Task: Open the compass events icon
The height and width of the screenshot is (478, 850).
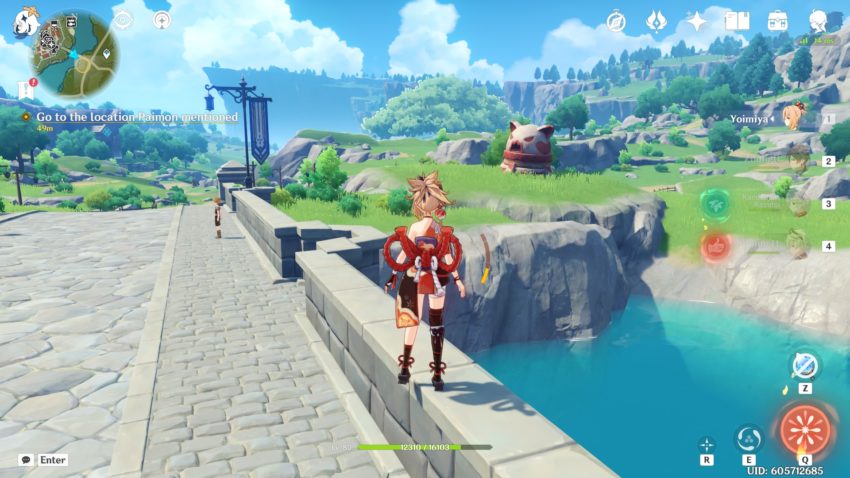Action: (x=617, y=21)
